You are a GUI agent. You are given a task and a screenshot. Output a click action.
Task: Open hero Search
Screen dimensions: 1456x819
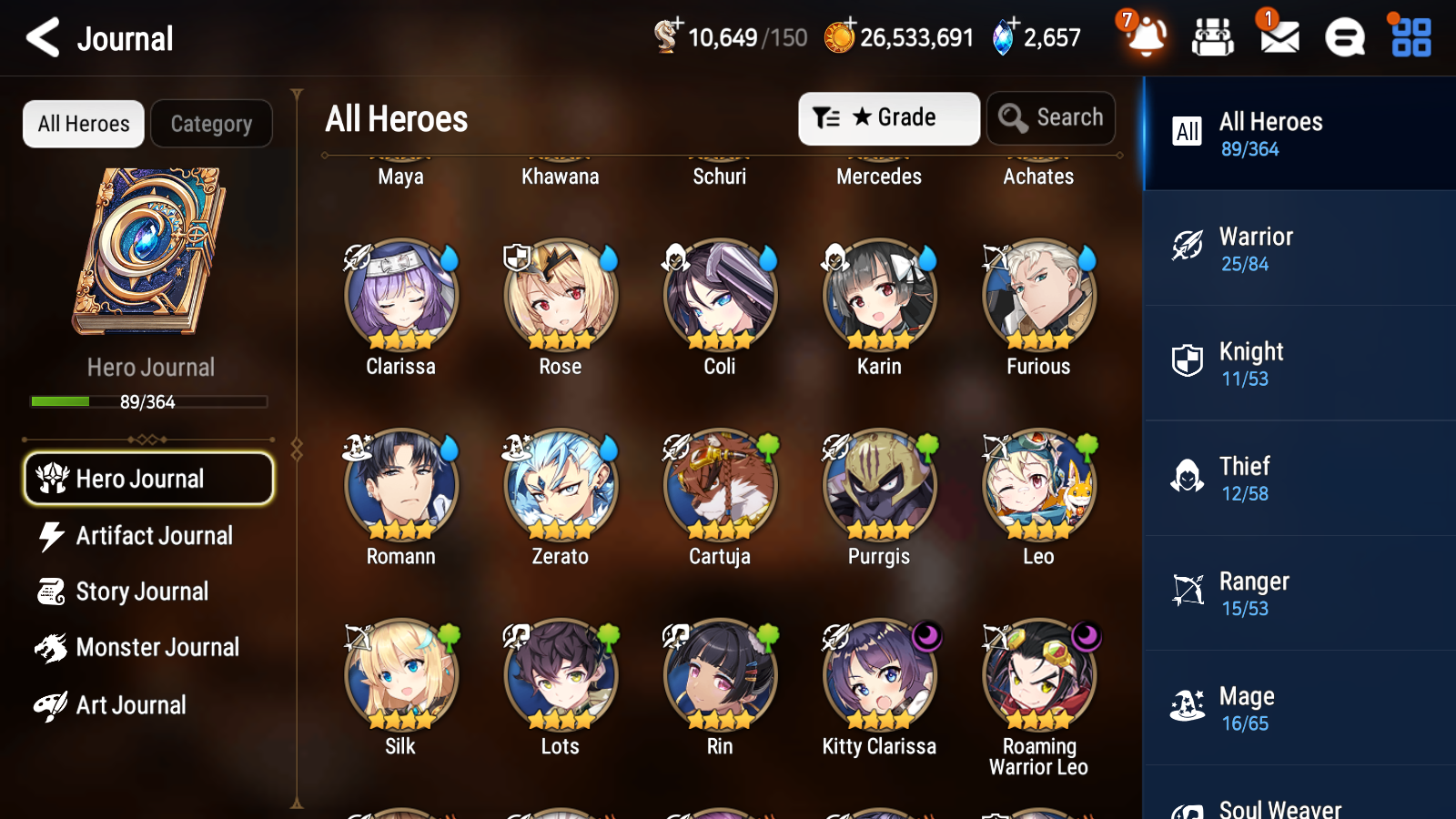click(x=1051, y=118)
